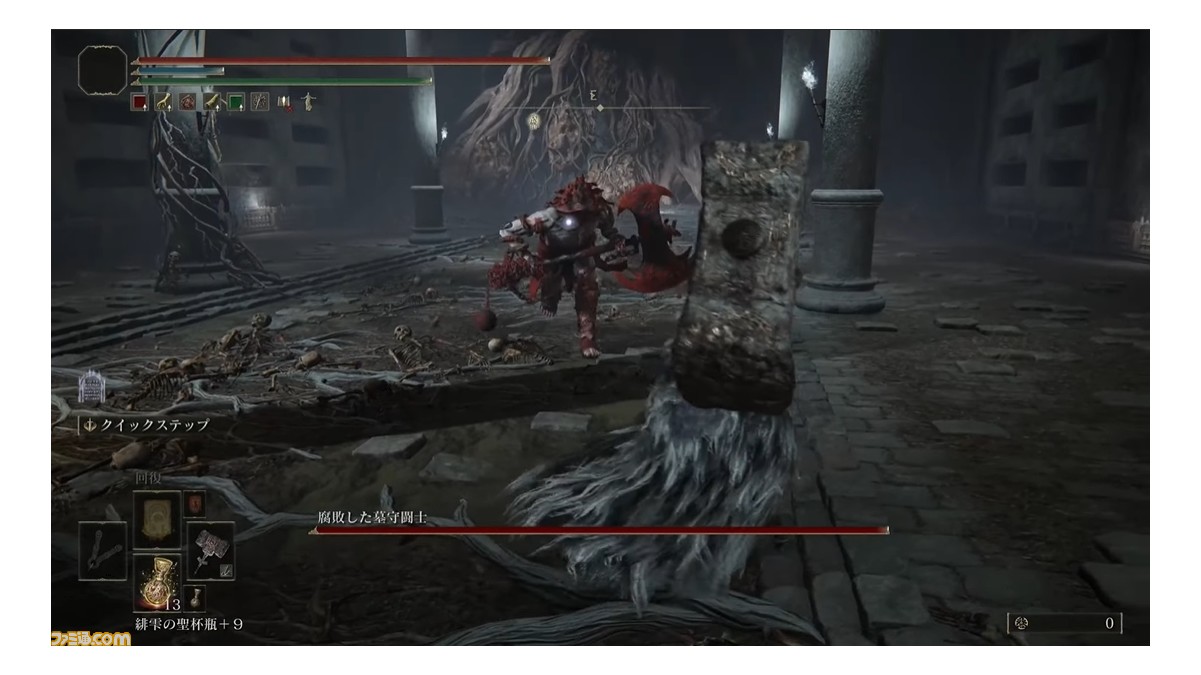Click the Quickstep skill label
1201x675 pixels.
[152, 424]
